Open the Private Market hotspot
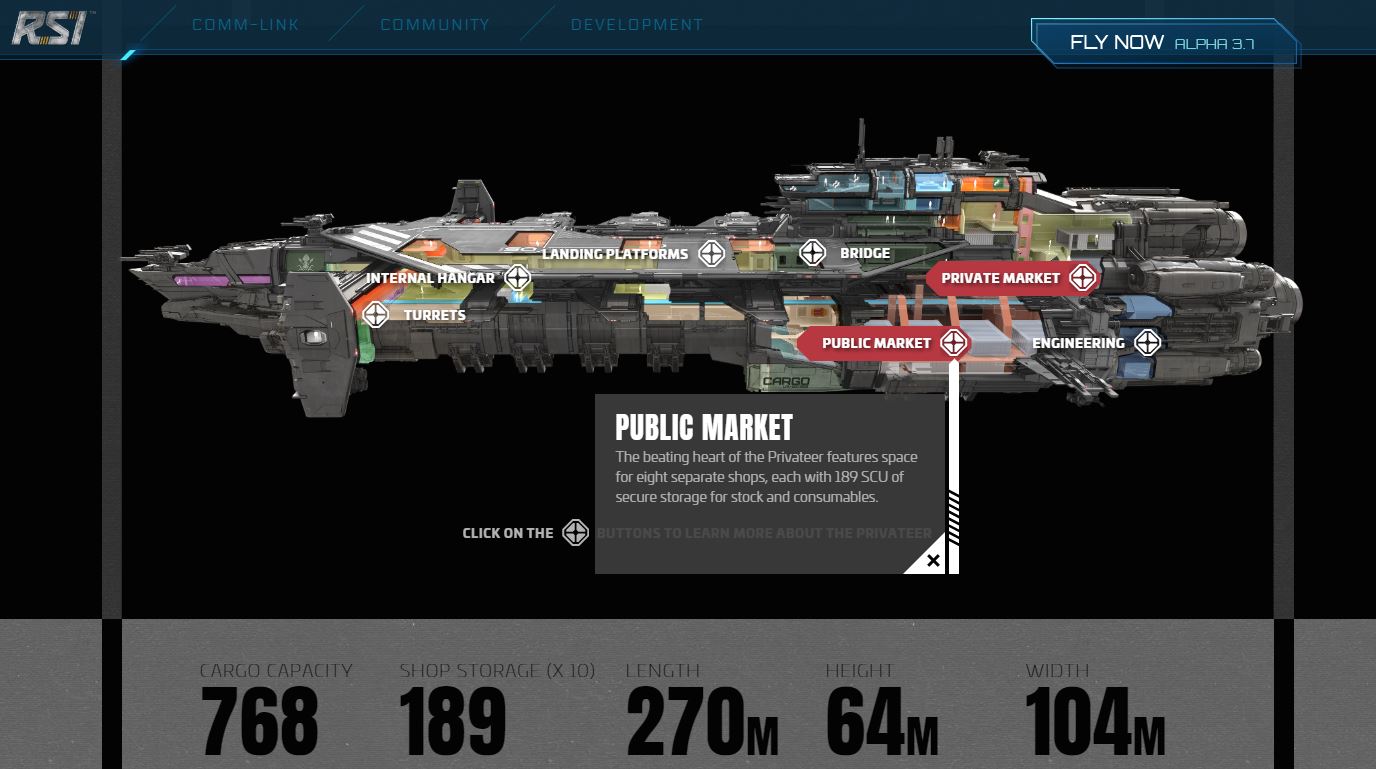 click(x=1082, y=278)
